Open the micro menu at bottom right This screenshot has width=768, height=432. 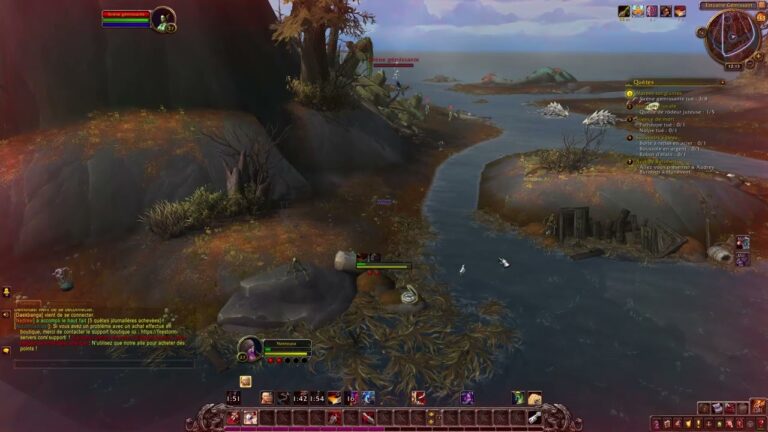(706, 423)
